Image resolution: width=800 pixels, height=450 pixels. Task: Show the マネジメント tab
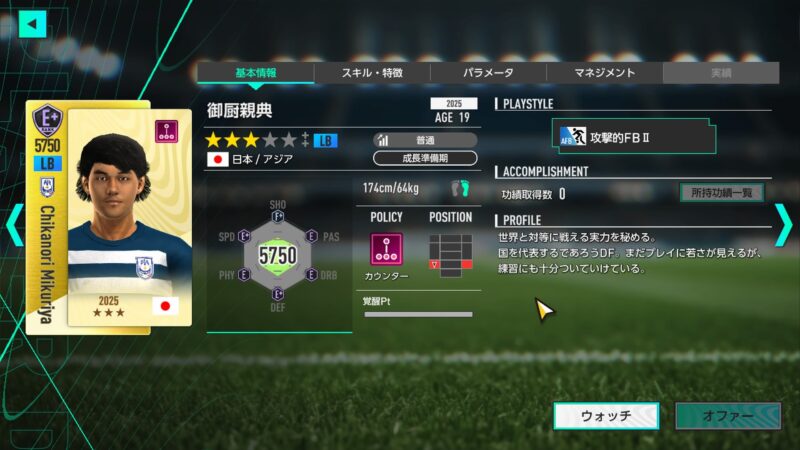click(604, 73)
